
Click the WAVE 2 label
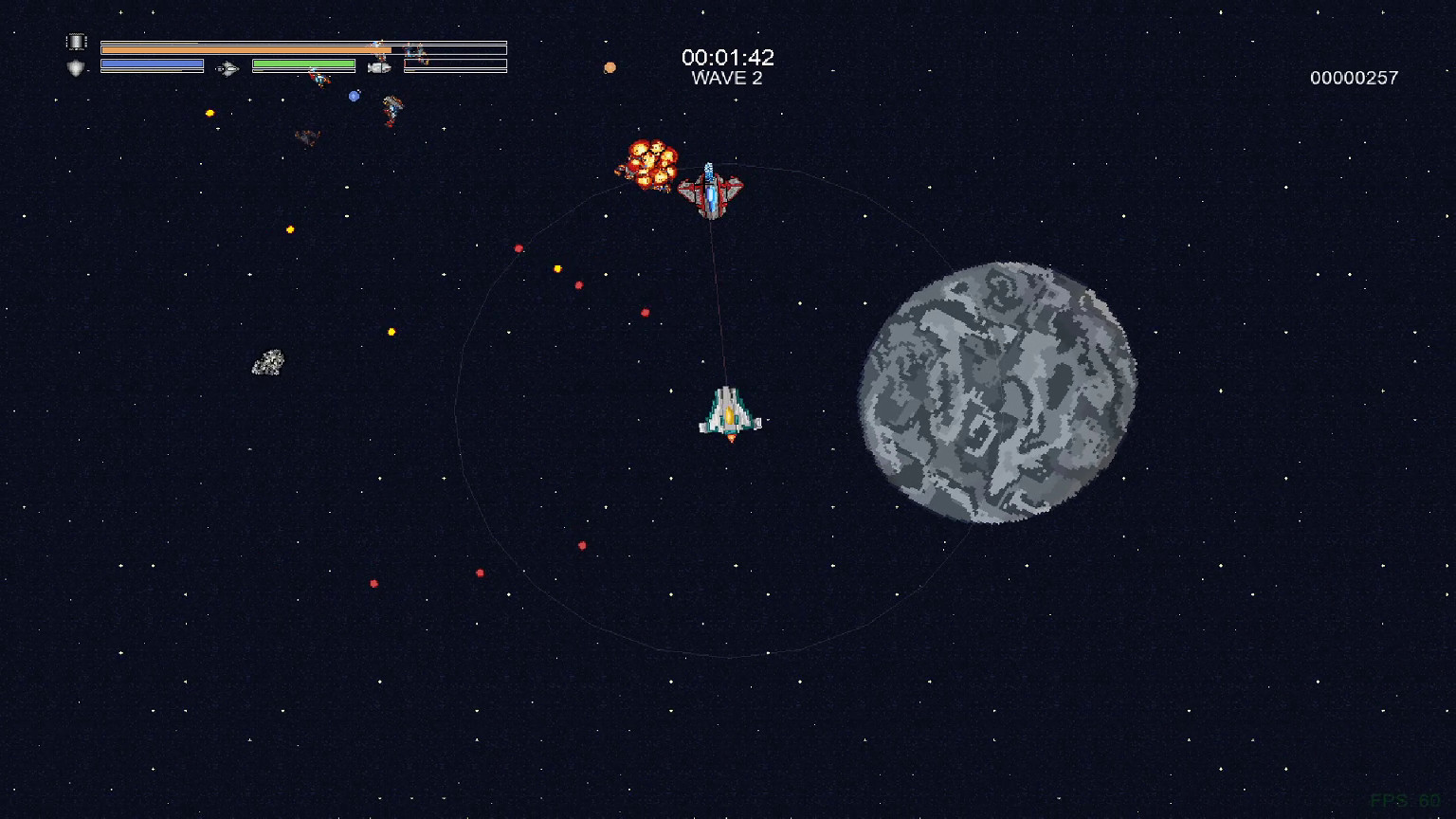(730, 79)
